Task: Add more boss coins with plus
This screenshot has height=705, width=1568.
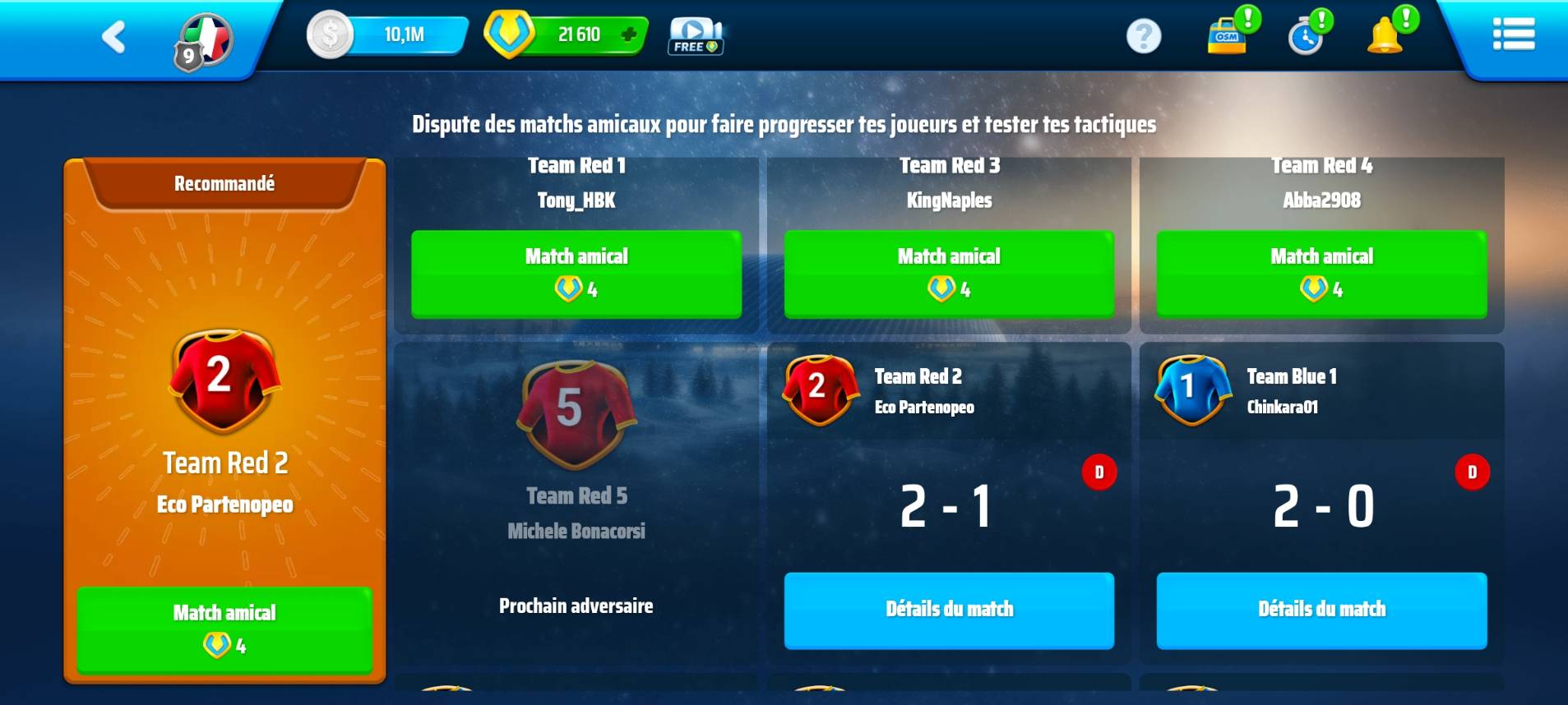Action: point(629,35)
